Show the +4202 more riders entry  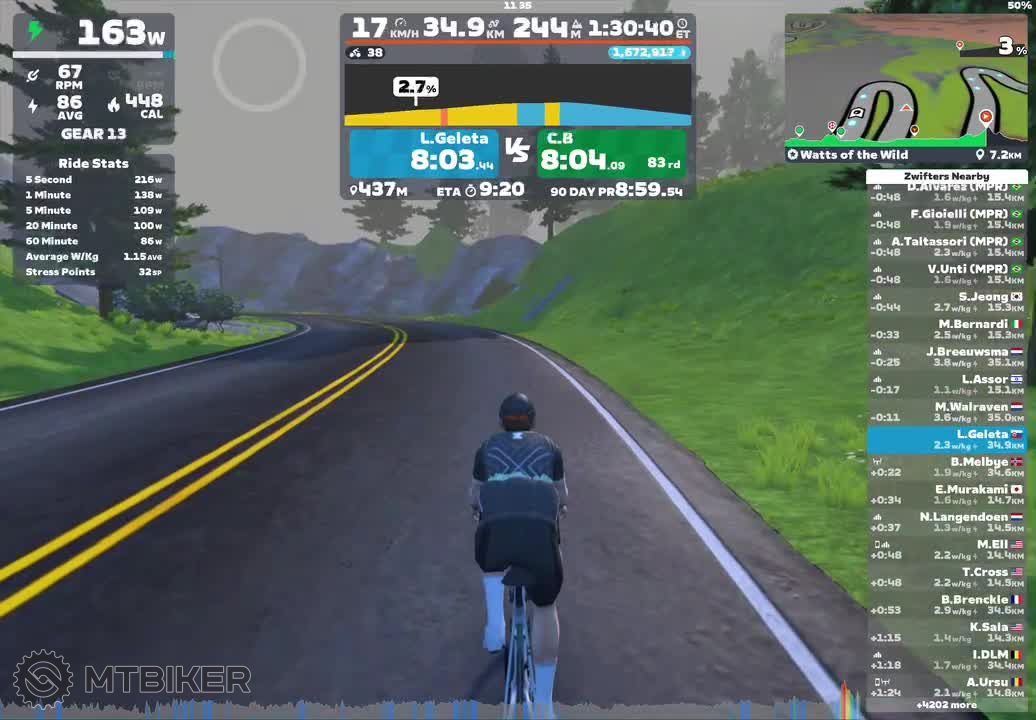pos(946,705)
